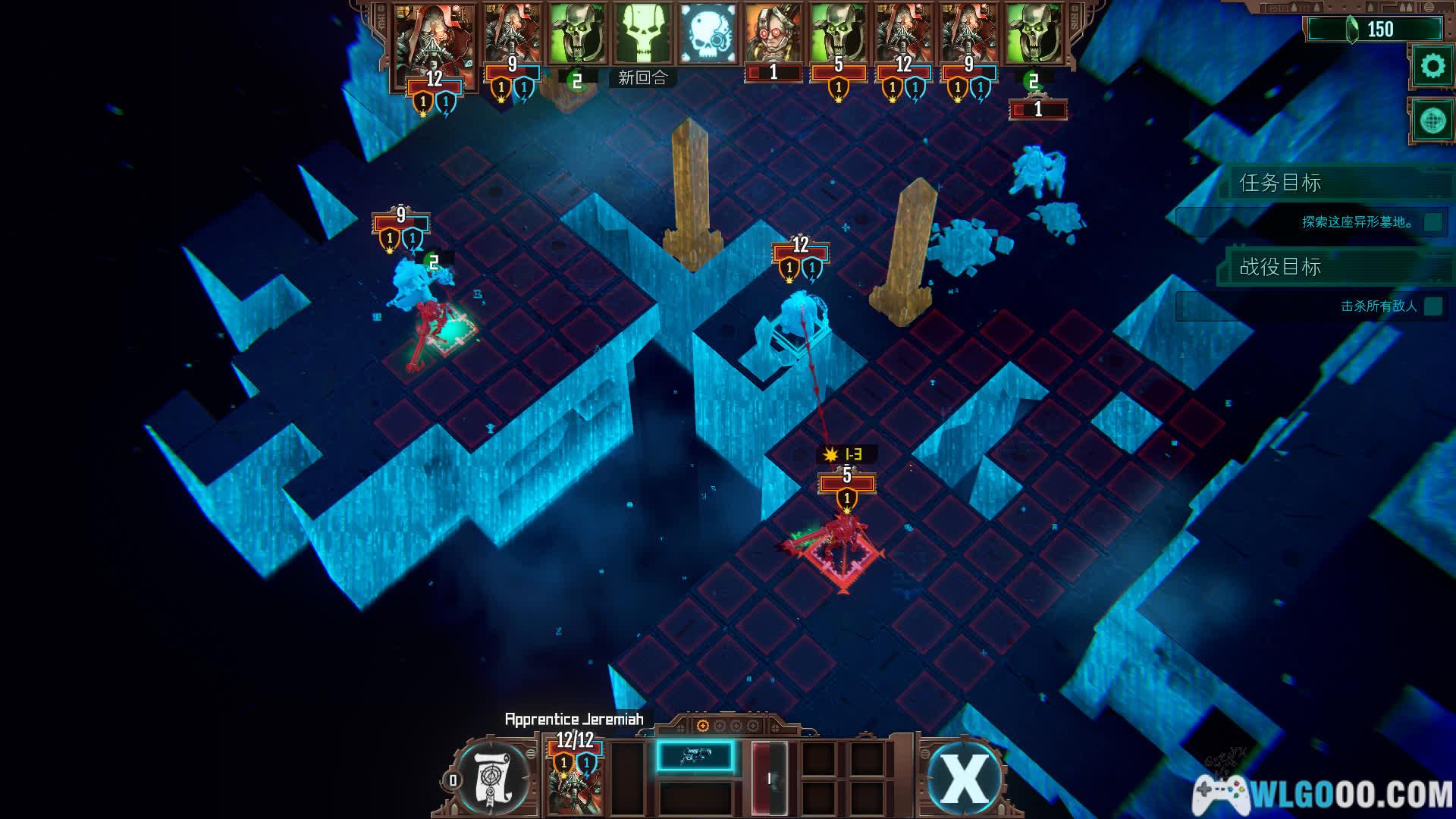The height and width of the screenshot is (819, 1456).
Task: Select the red-goggled servitor turn portrait
Action: 773,35
